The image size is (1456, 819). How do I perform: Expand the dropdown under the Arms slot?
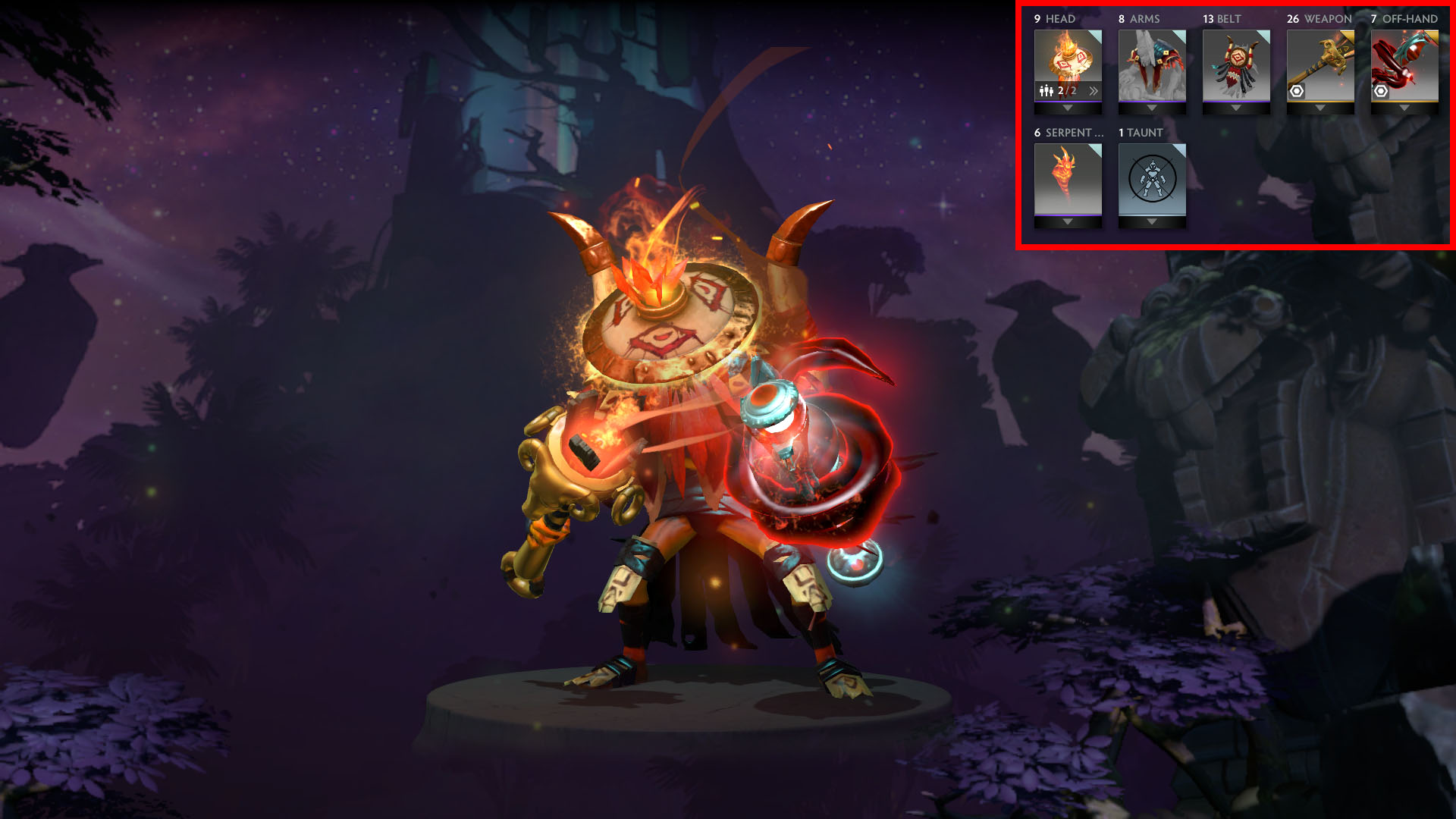pyautogui.click(x=1151, y=108)
